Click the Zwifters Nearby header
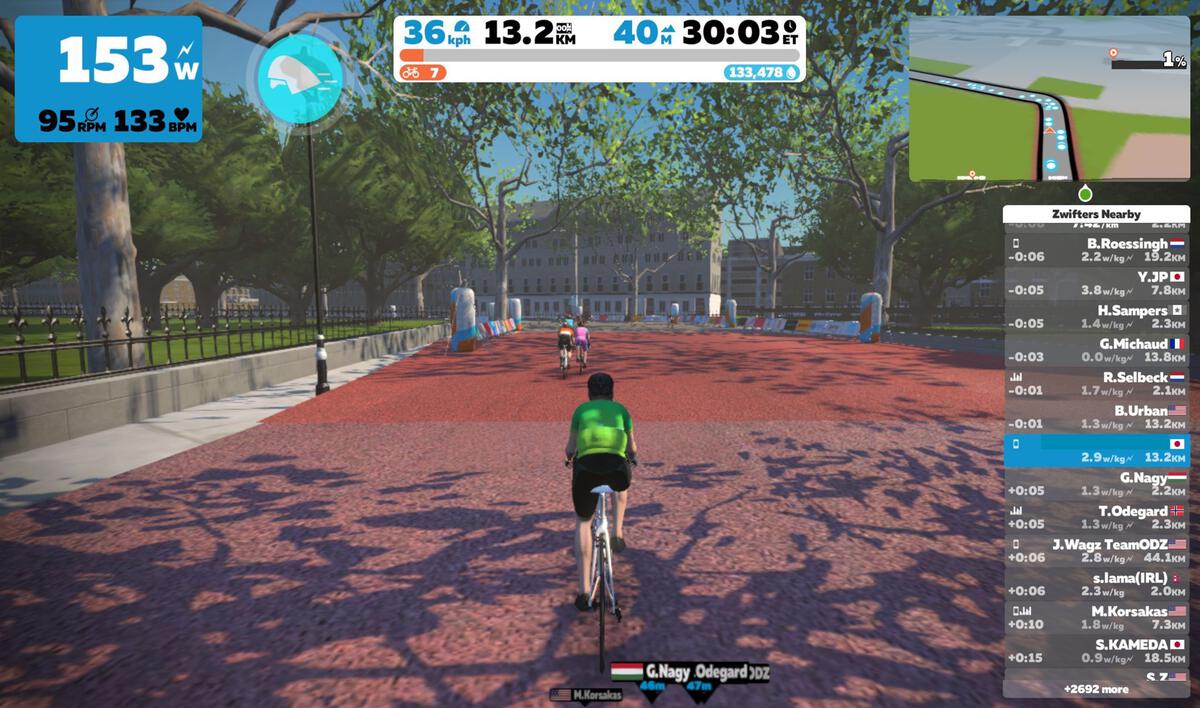The width and height of the screenshot is (1200, 708). (x=1097, y=214)
